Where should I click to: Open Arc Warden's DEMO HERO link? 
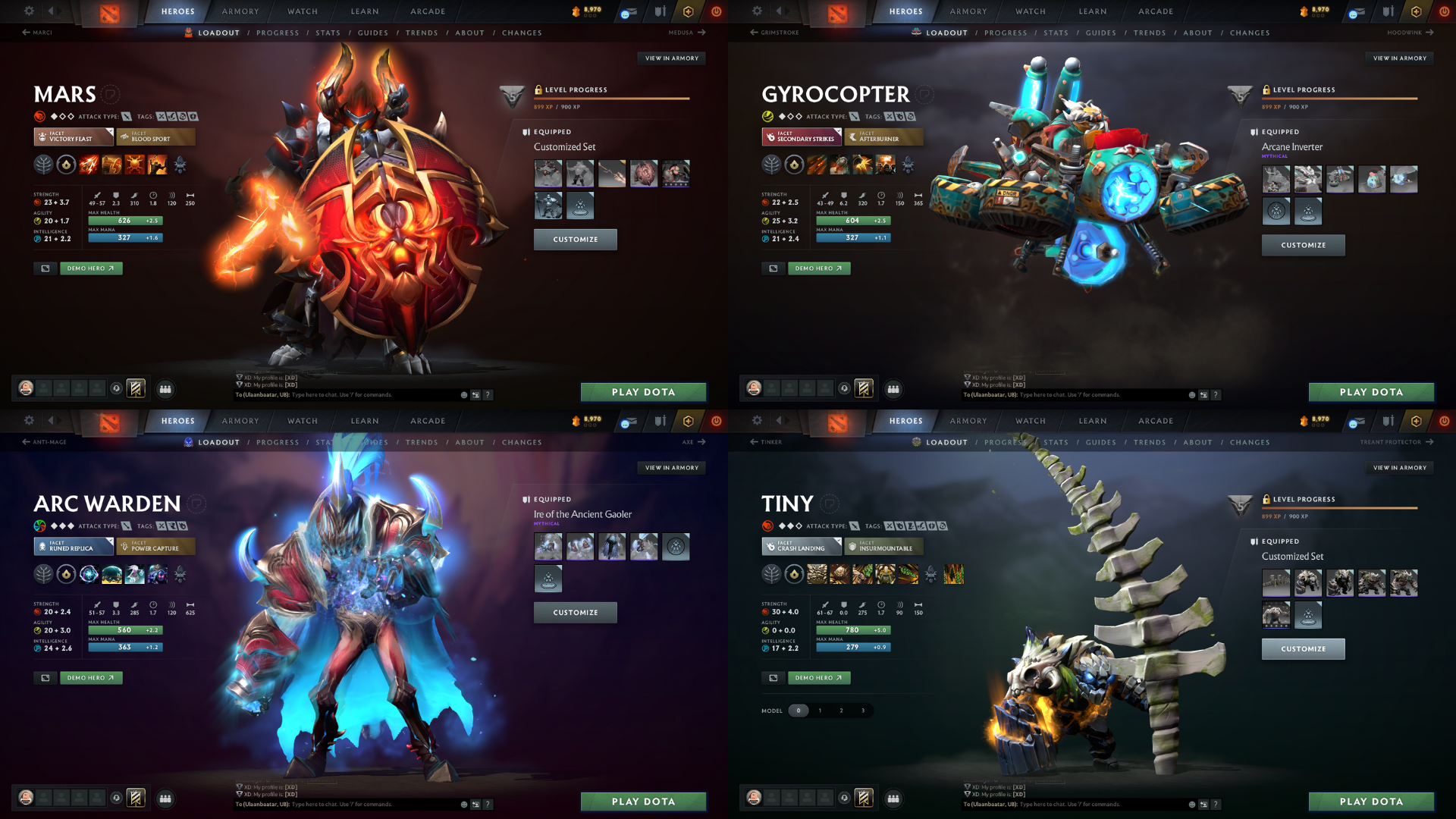pos(91,677)
